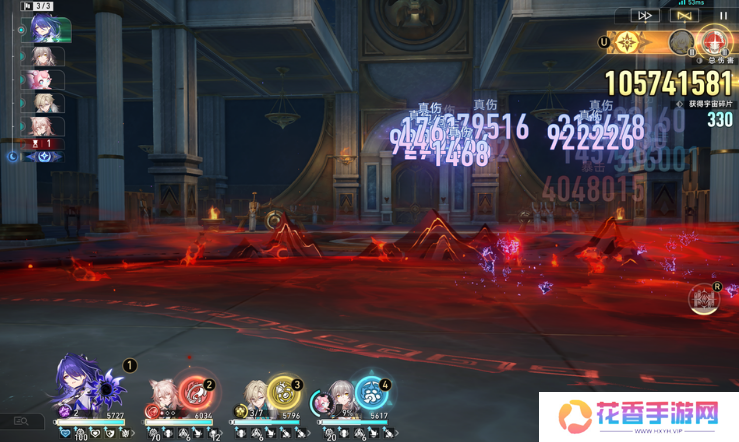Toggle double-speed battle mode

(x=647, y=15)
